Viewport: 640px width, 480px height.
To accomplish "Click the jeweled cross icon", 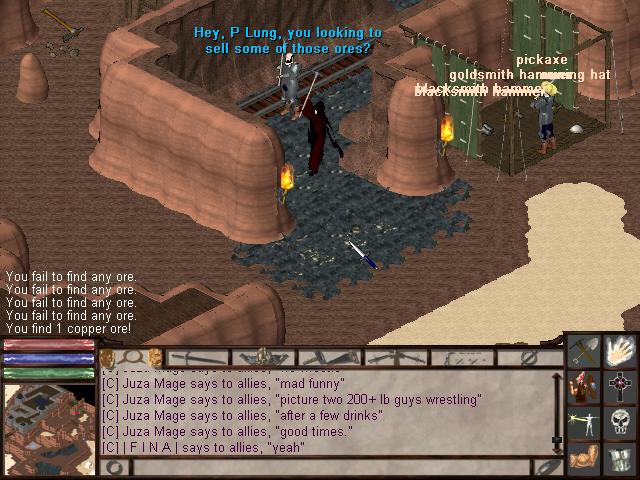I will 621,386.
